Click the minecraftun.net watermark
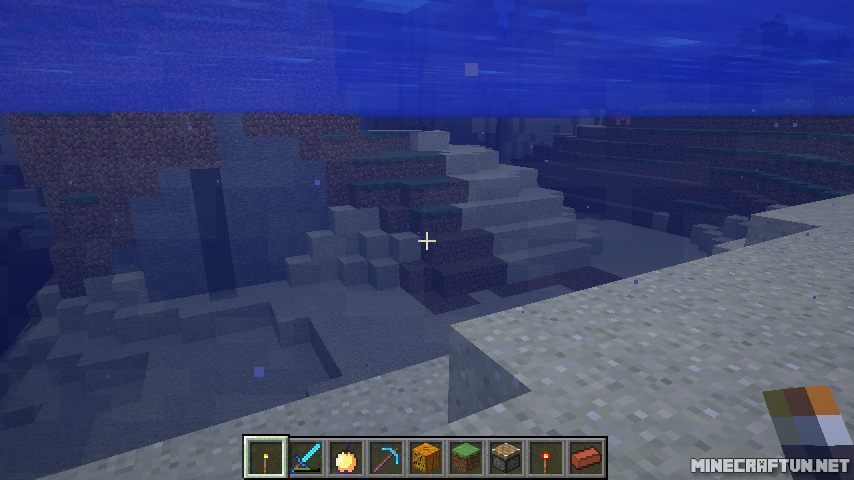Screen dimensions: 854x480 pyautogui.click(x=769, y=466)
